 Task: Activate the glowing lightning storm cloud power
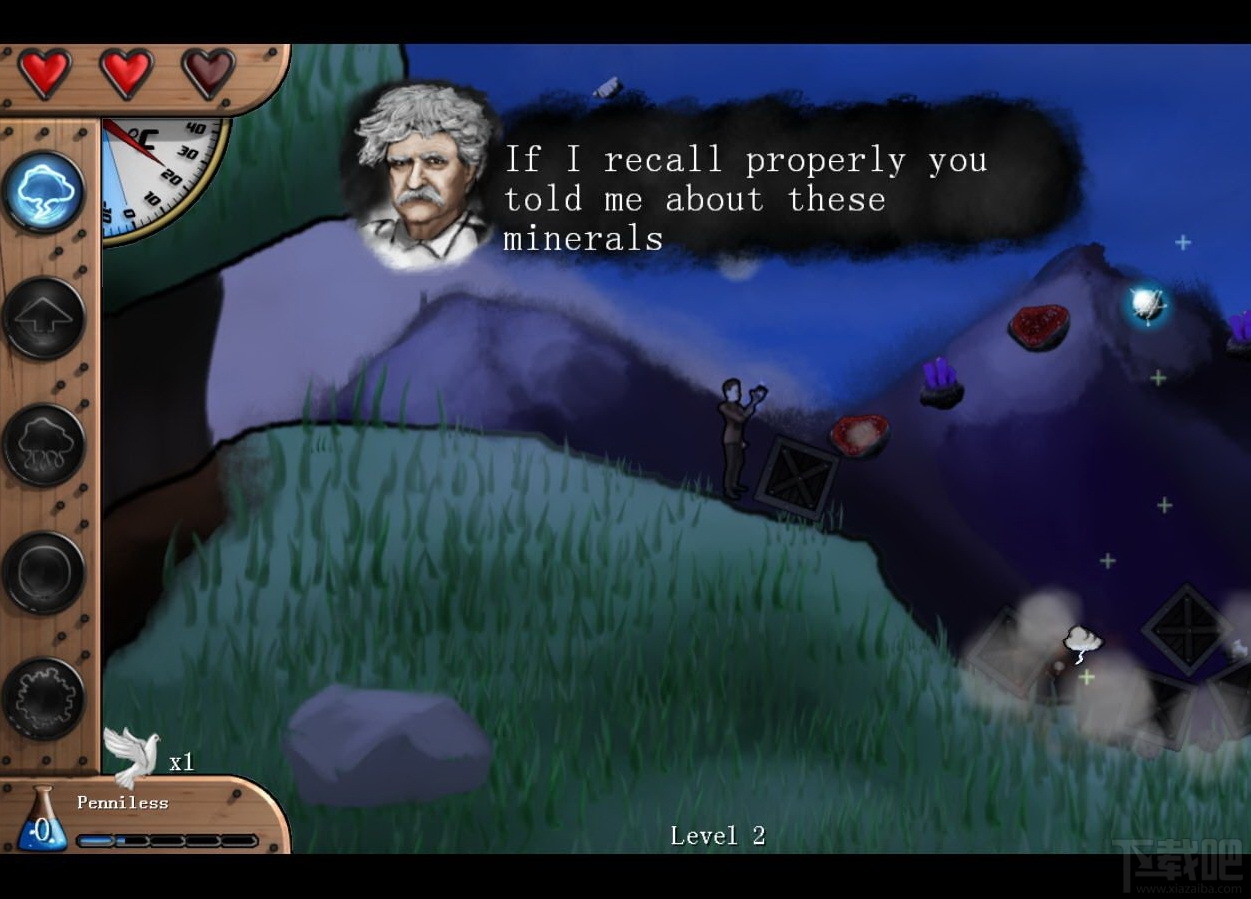(x=44, y=190)
